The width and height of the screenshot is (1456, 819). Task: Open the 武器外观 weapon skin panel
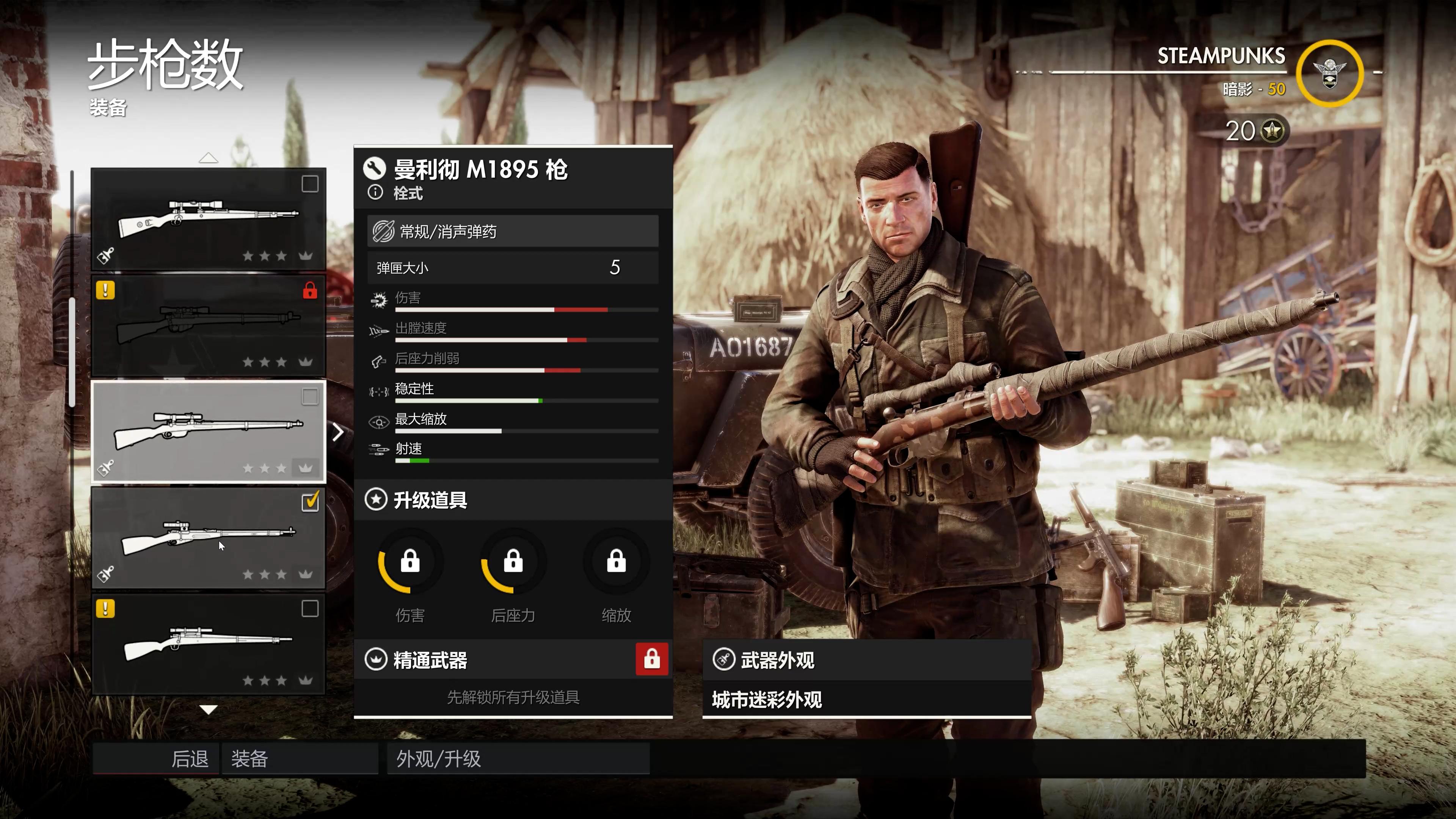(866, 660)
